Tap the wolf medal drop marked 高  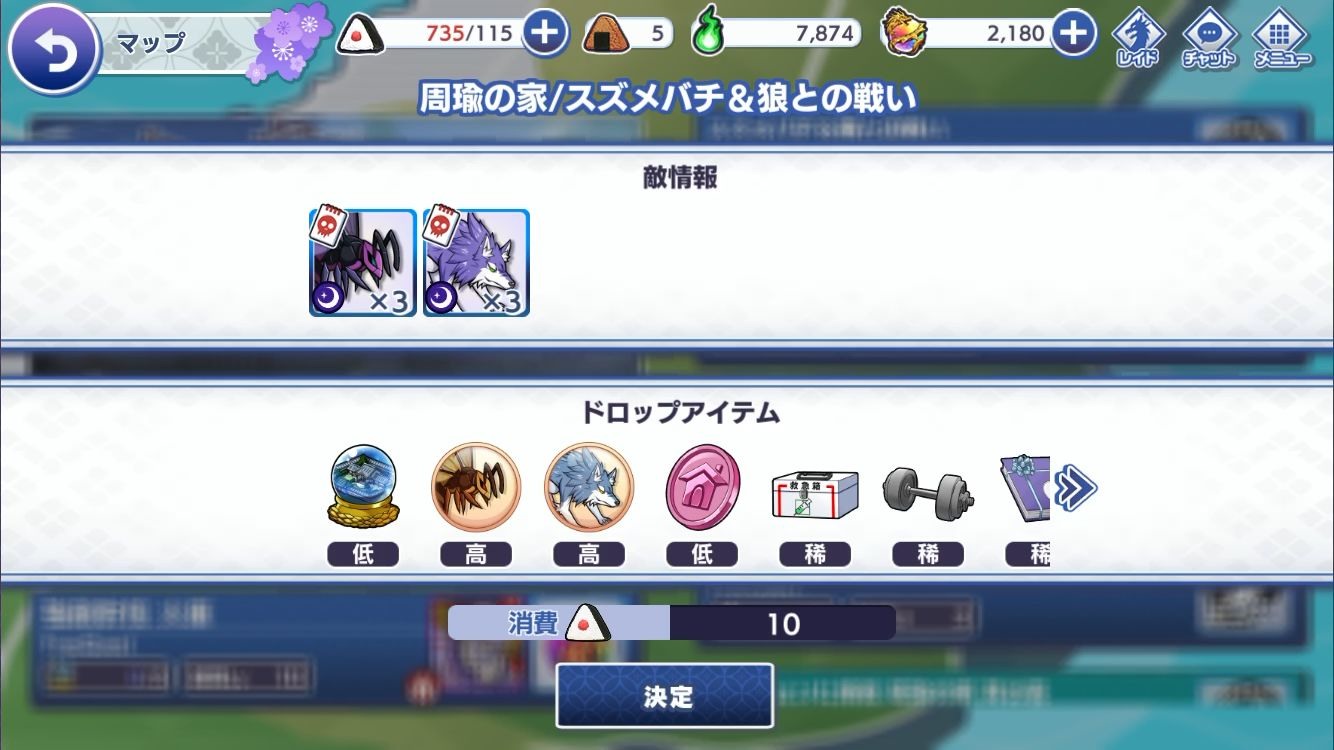tap(589, 487)
